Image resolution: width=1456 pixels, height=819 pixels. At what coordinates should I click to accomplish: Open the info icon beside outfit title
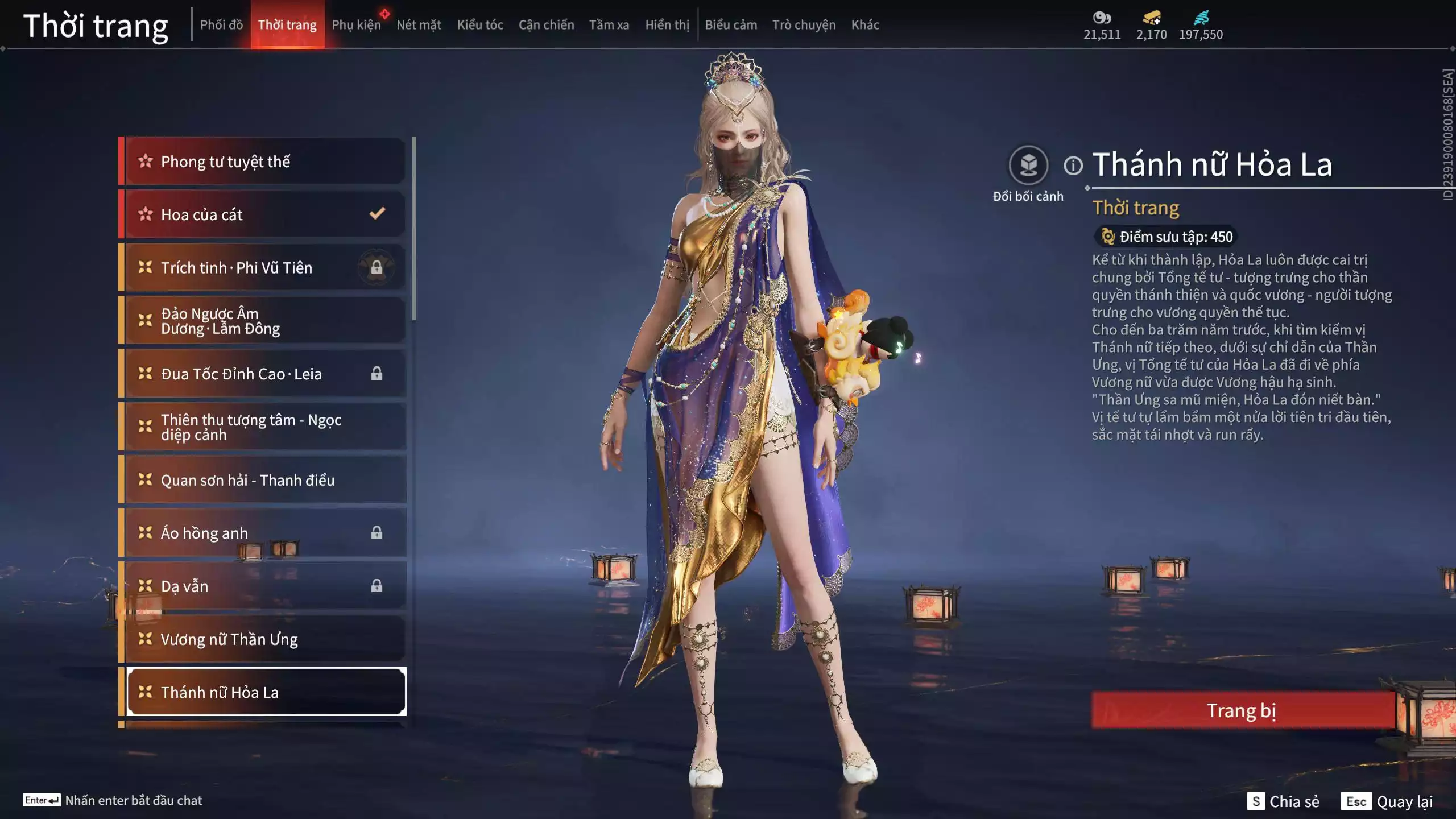click(x=1073, y=166)
